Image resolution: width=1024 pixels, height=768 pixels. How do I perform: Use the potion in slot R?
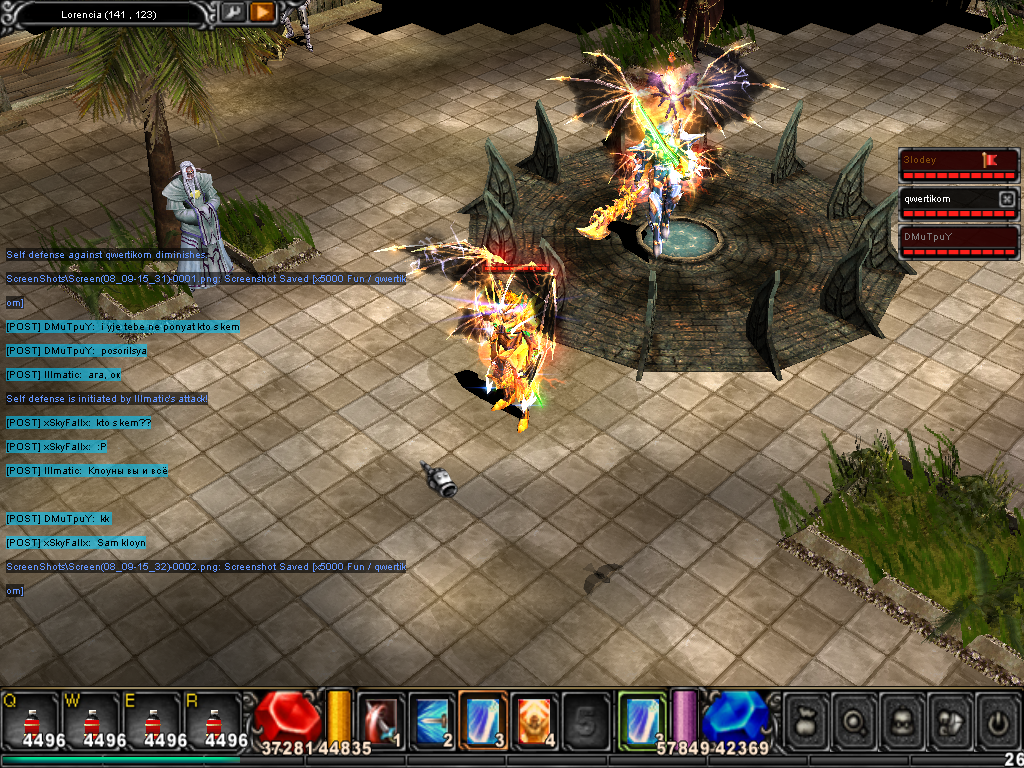212,720
